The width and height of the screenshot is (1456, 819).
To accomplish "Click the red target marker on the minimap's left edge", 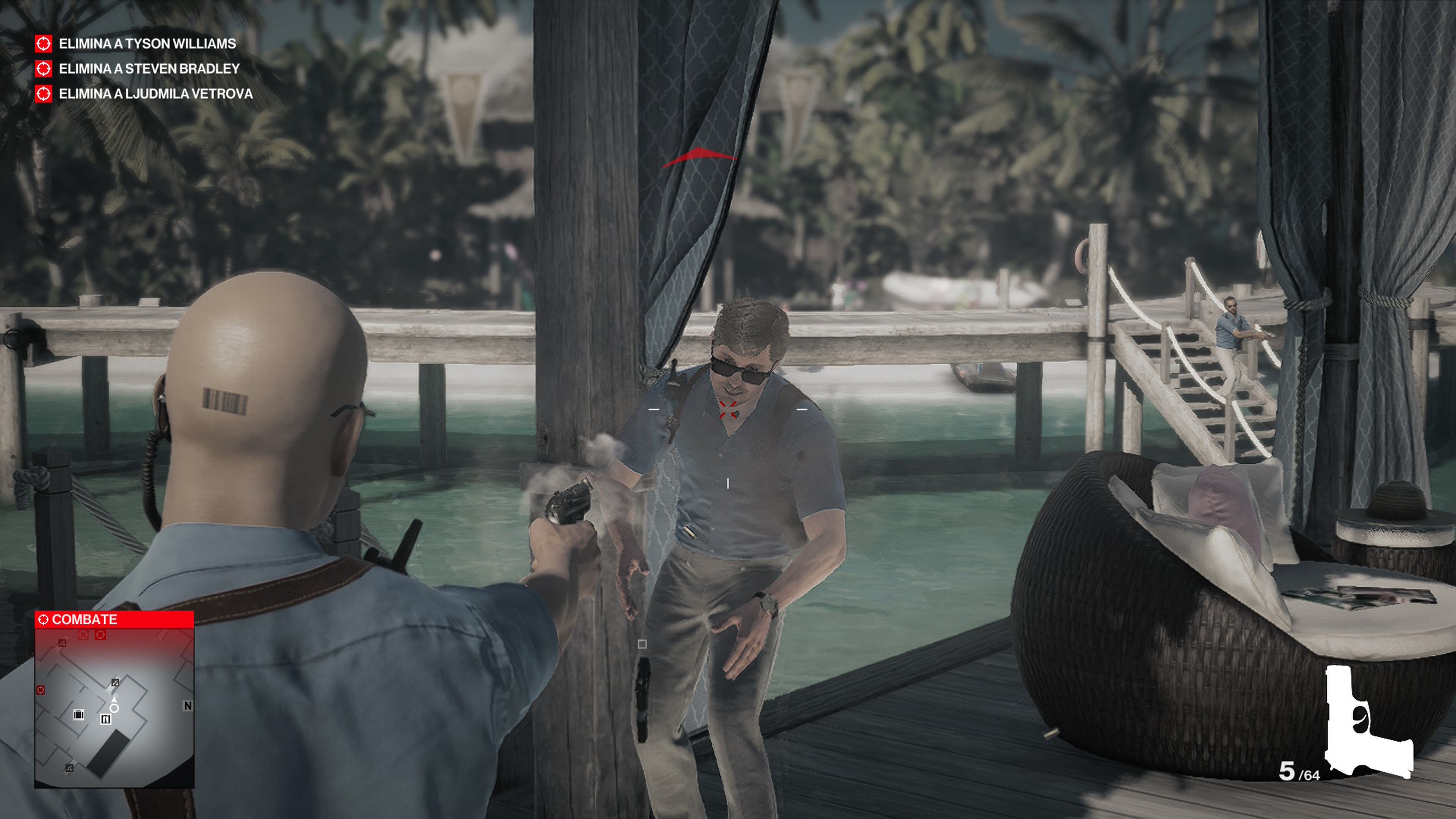I will 41,690.
